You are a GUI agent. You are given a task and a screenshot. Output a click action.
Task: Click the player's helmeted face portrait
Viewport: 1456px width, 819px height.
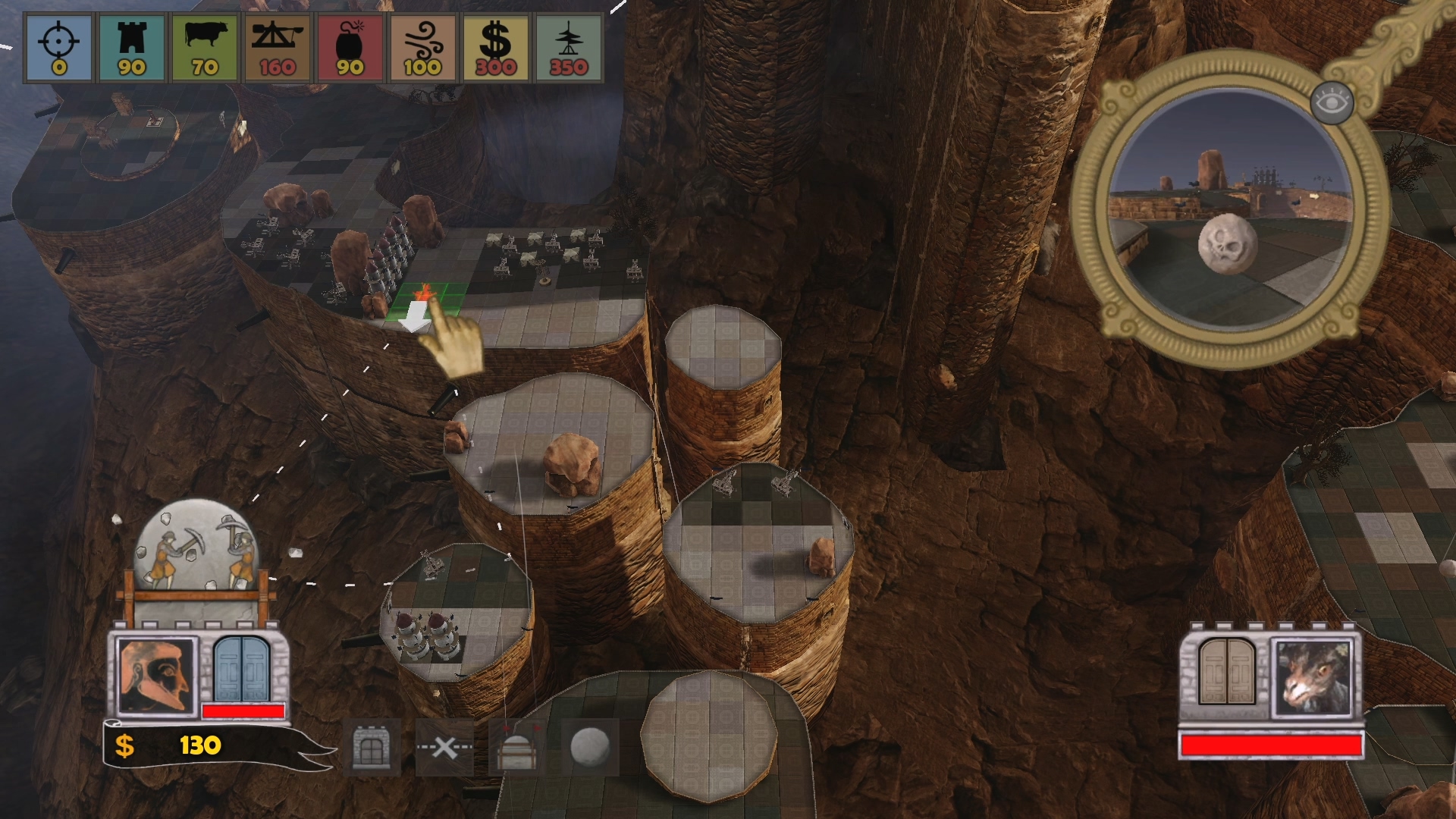(157, 675)
